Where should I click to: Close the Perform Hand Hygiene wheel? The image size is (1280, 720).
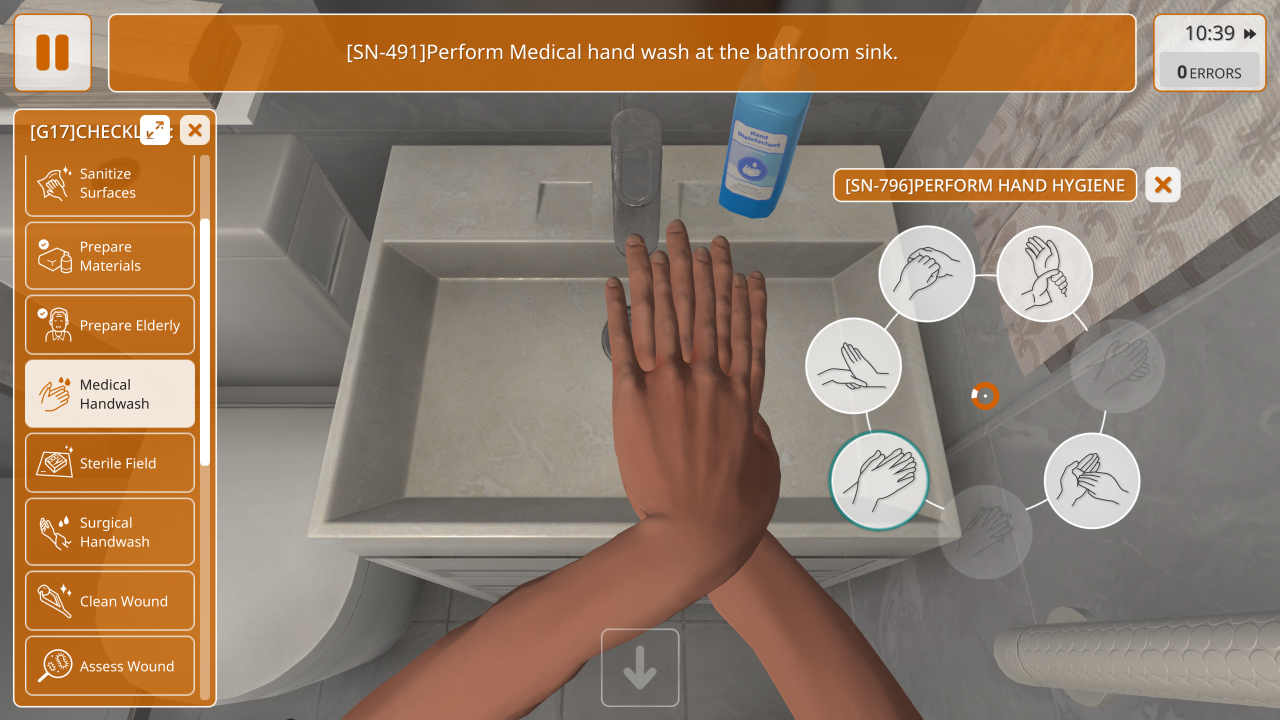[1163, 185]
